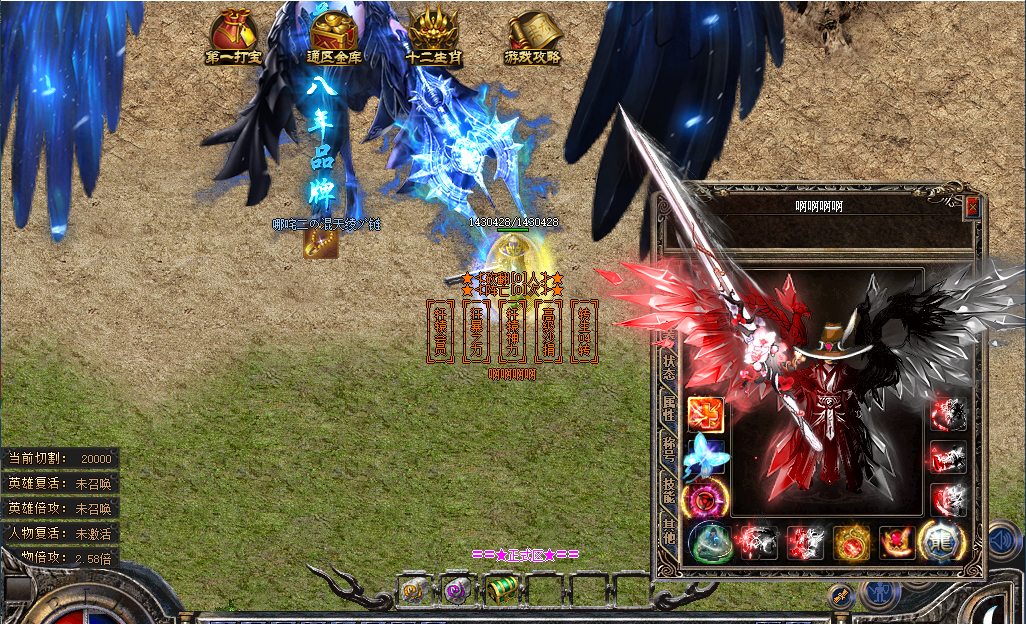
Task: Open the 通区金库 gold treasury icon
Action: pyautogui.click(x=334, y=38)
